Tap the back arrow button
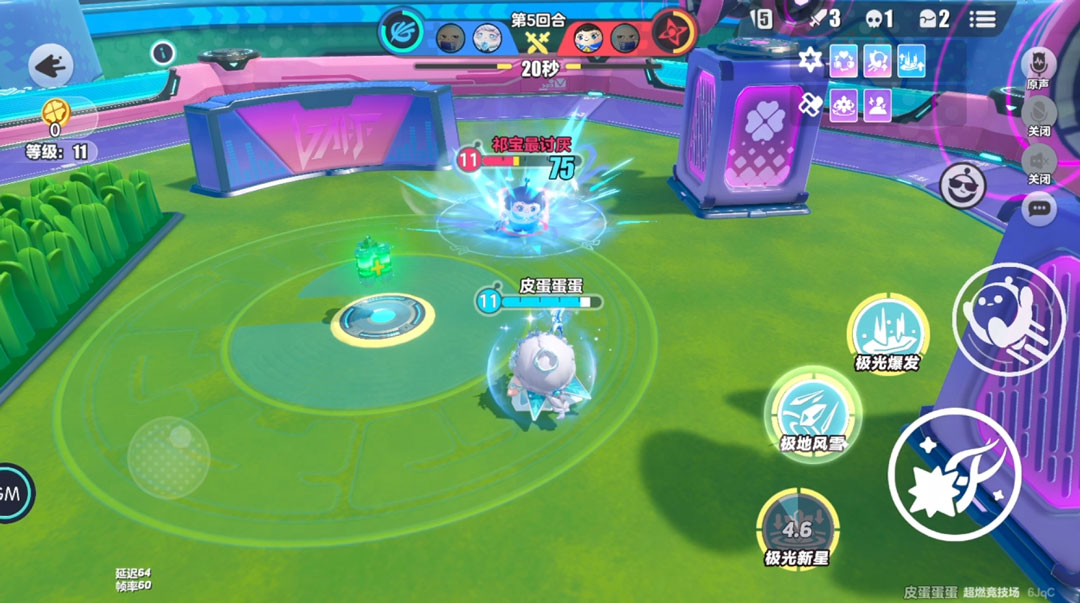 [x=51, y=66]
